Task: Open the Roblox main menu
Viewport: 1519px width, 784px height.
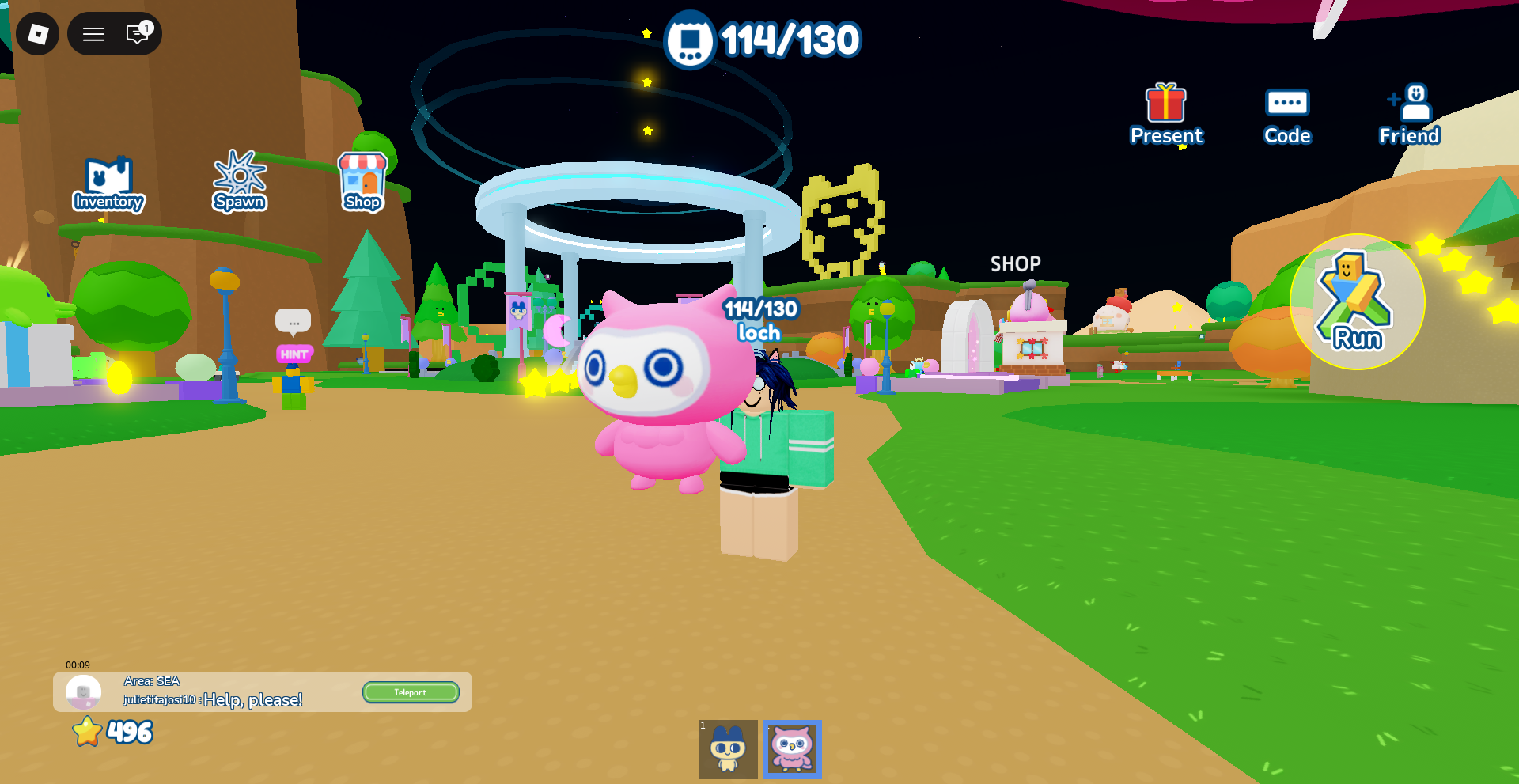Action: coord(37,34)
